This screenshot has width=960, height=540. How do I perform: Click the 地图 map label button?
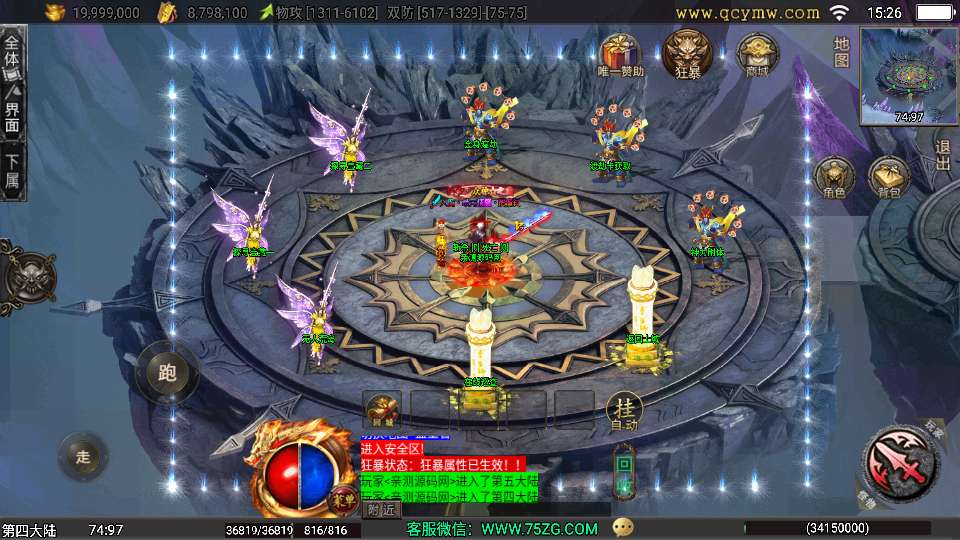[842, 52]
